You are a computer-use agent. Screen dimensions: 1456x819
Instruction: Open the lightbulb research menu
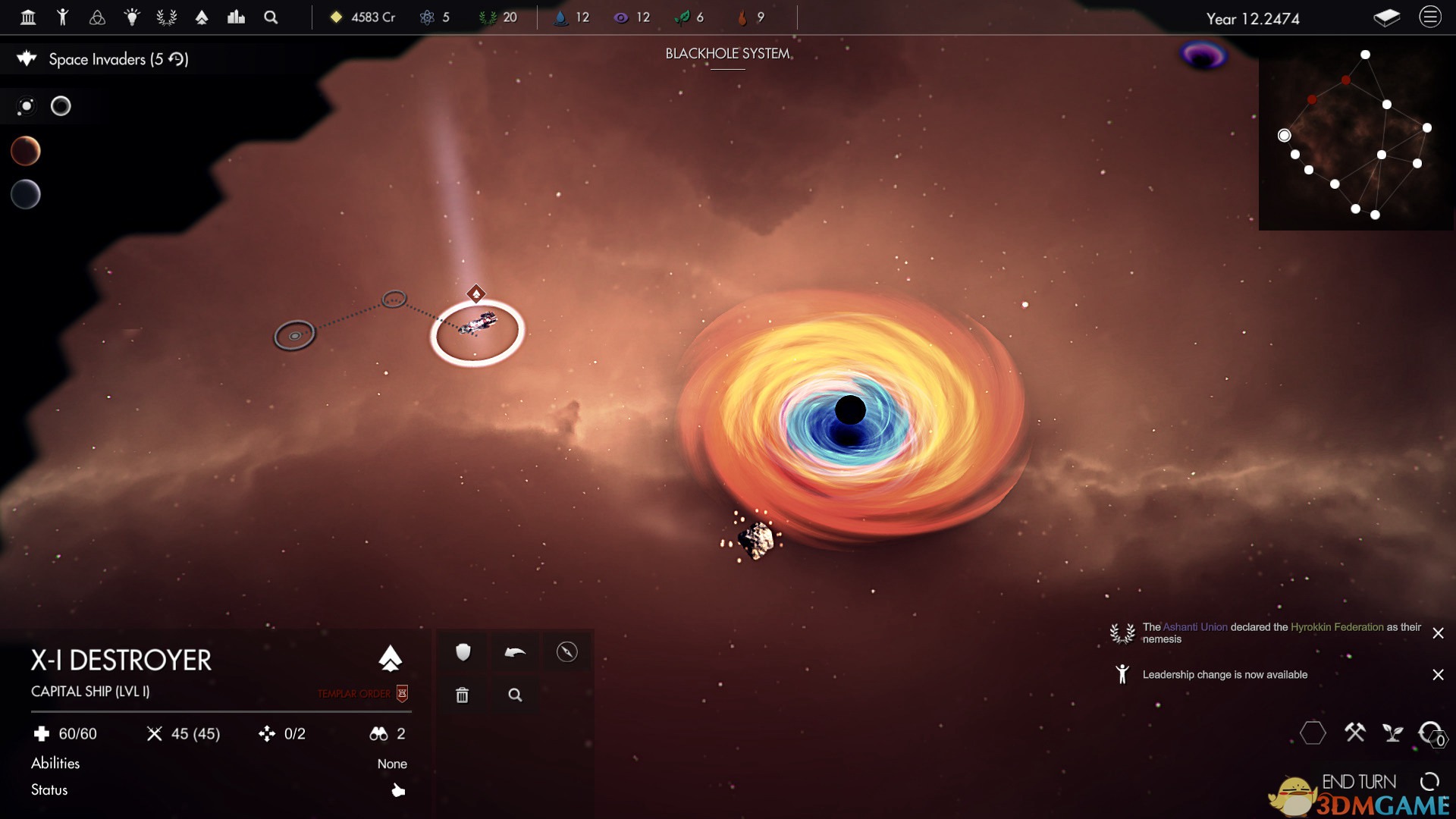click(132, 17)
